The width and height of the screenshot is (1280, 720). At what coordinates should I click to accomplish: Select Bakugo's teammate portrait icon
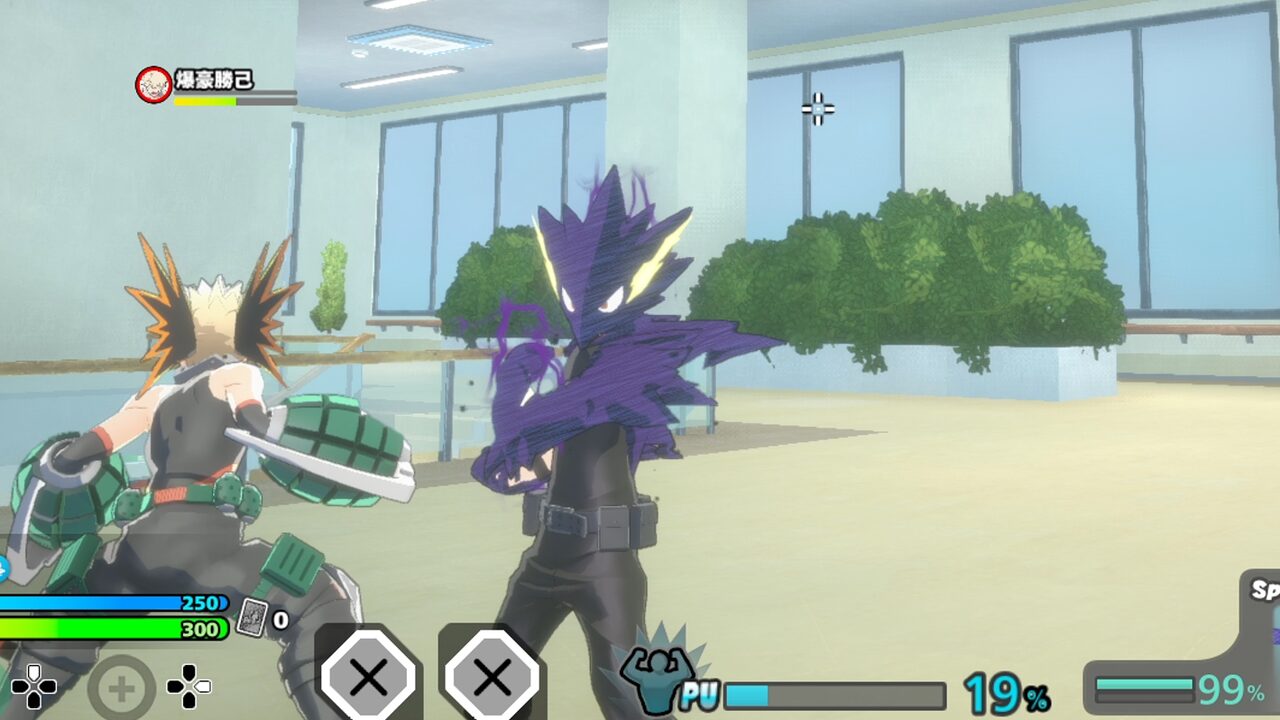pos(153,85)
